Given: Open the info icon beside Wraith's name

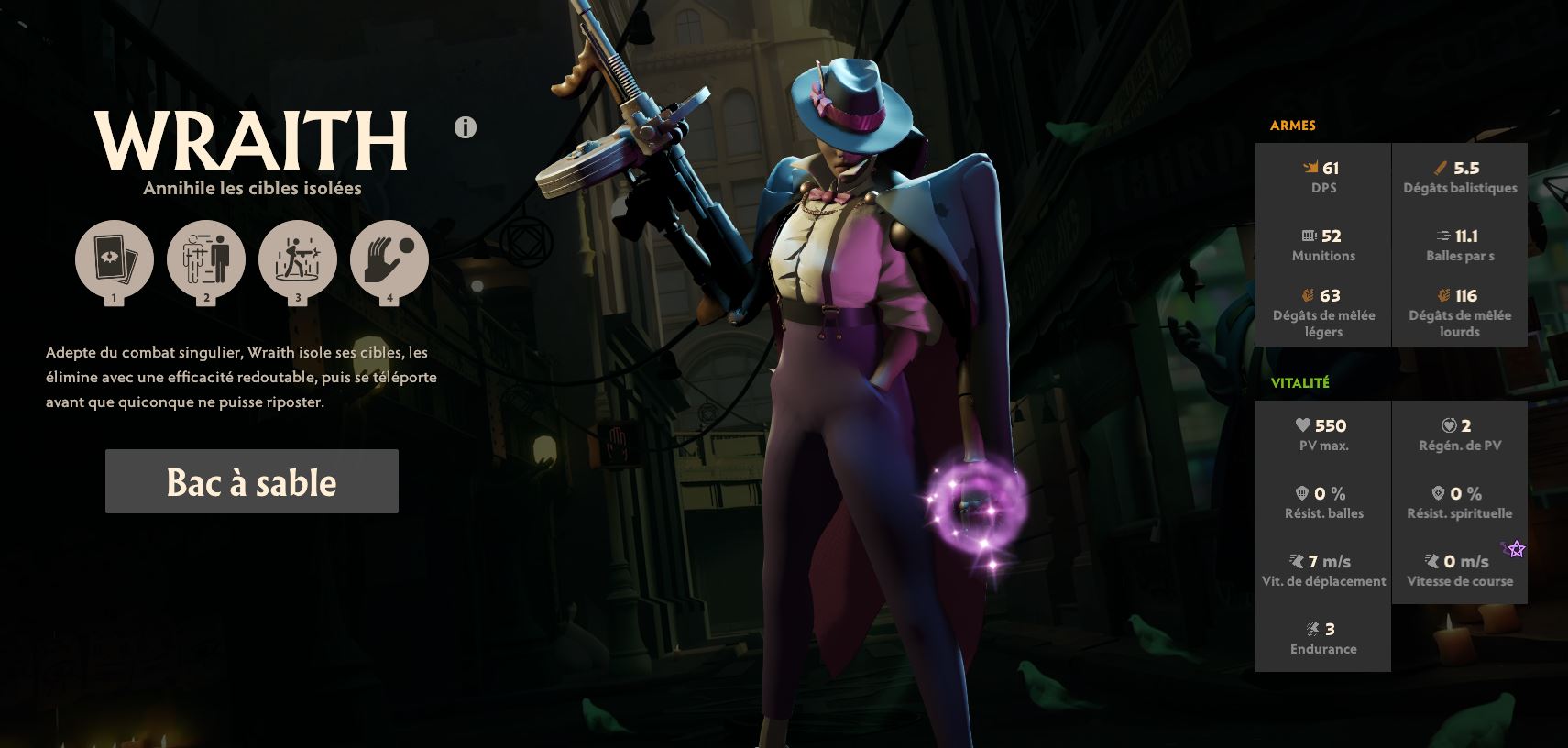Looking at the screenshot, I should (x=466, y=127).
